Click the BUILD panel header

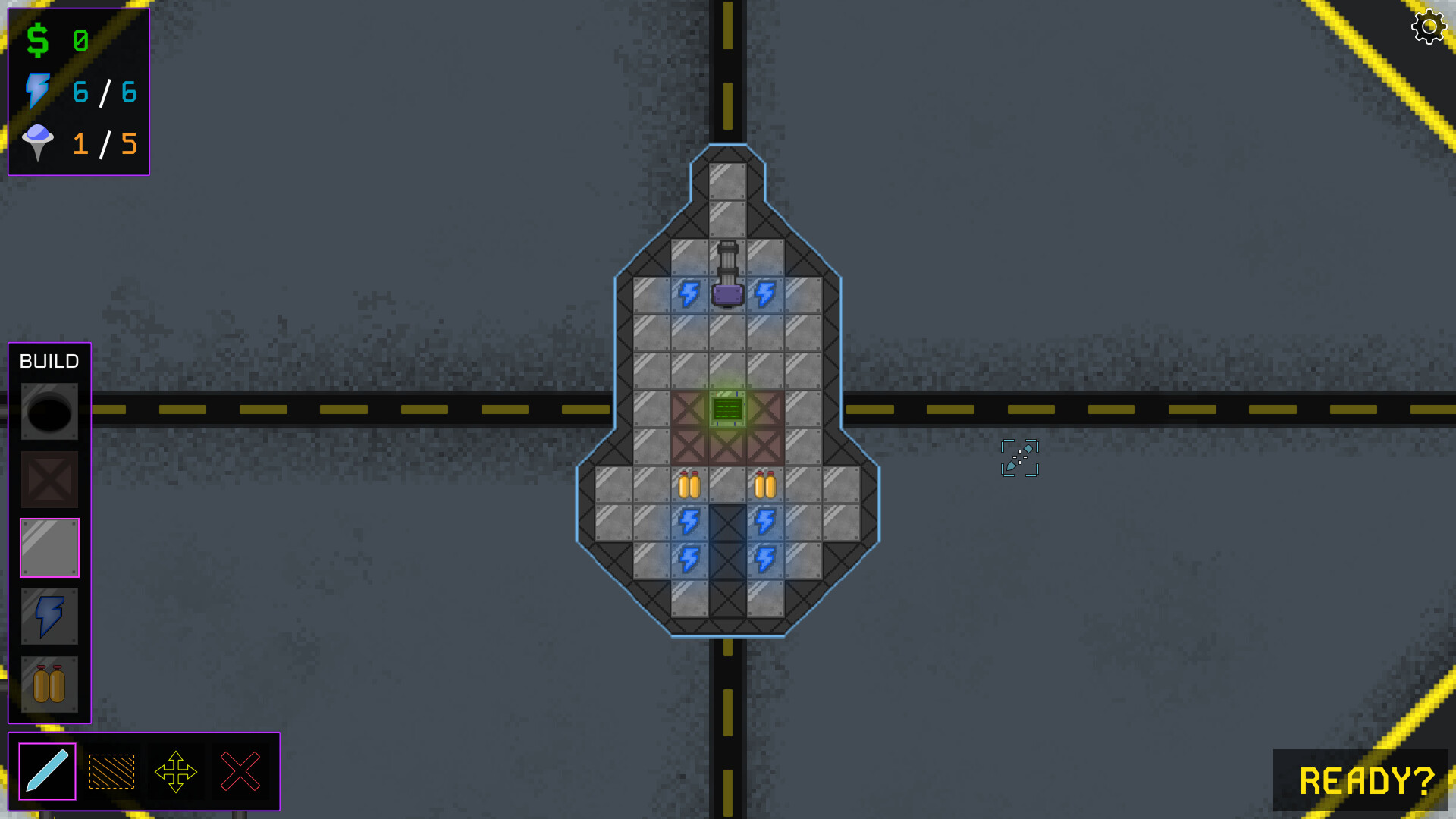[49, 362]
